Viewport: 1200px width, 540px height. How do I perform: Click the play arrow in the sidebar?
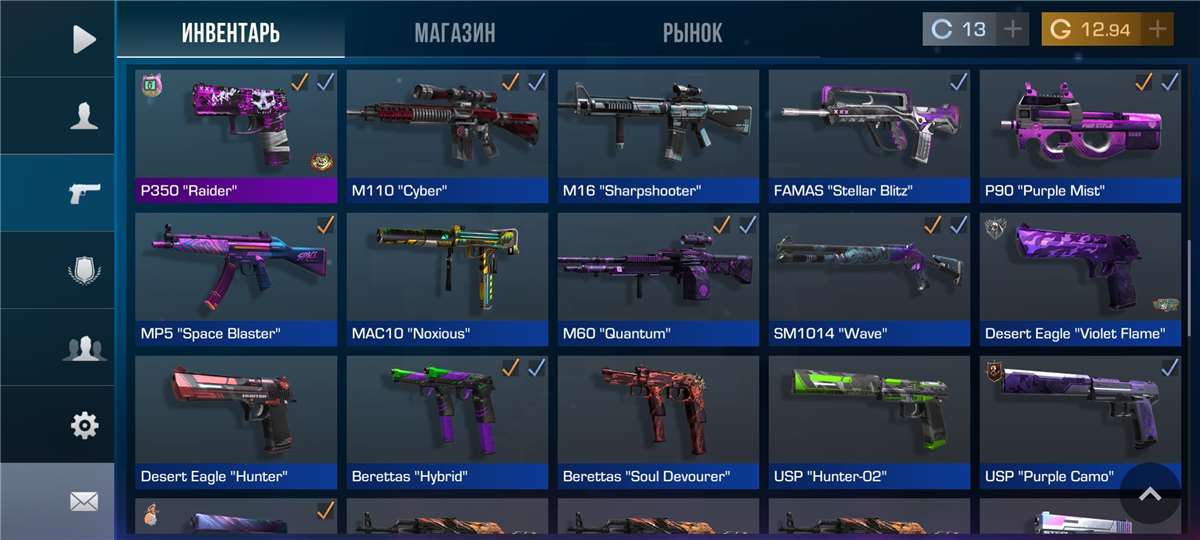click(x=84, y=39)
